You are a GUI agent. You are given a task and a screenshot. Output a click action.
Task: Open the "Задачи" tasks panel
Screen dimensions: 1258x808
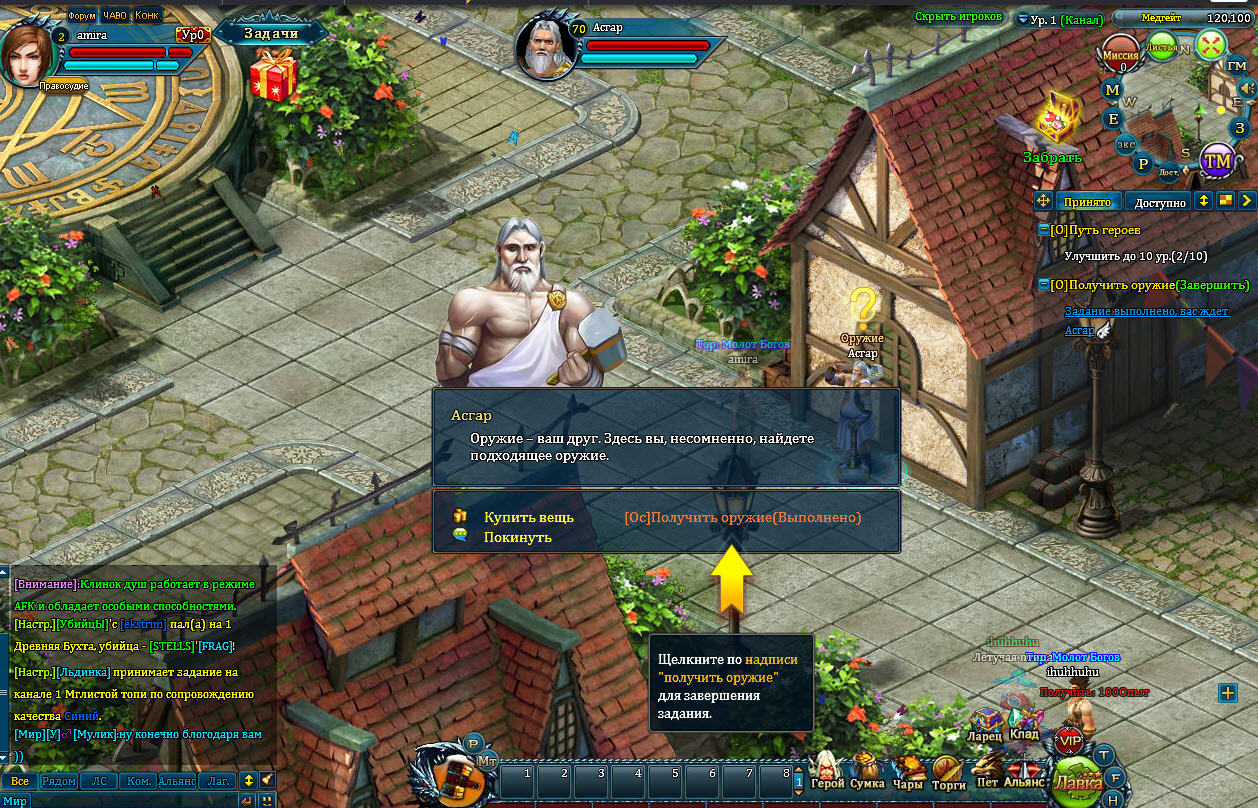tap(272, 33)
